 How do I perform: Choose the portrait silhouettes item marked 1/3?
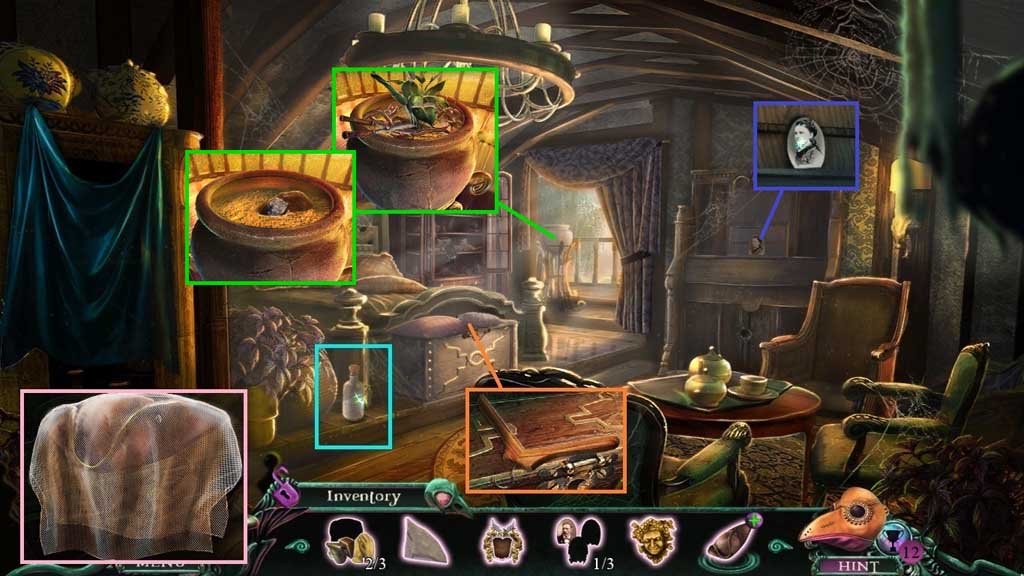(x=576, y=539)
